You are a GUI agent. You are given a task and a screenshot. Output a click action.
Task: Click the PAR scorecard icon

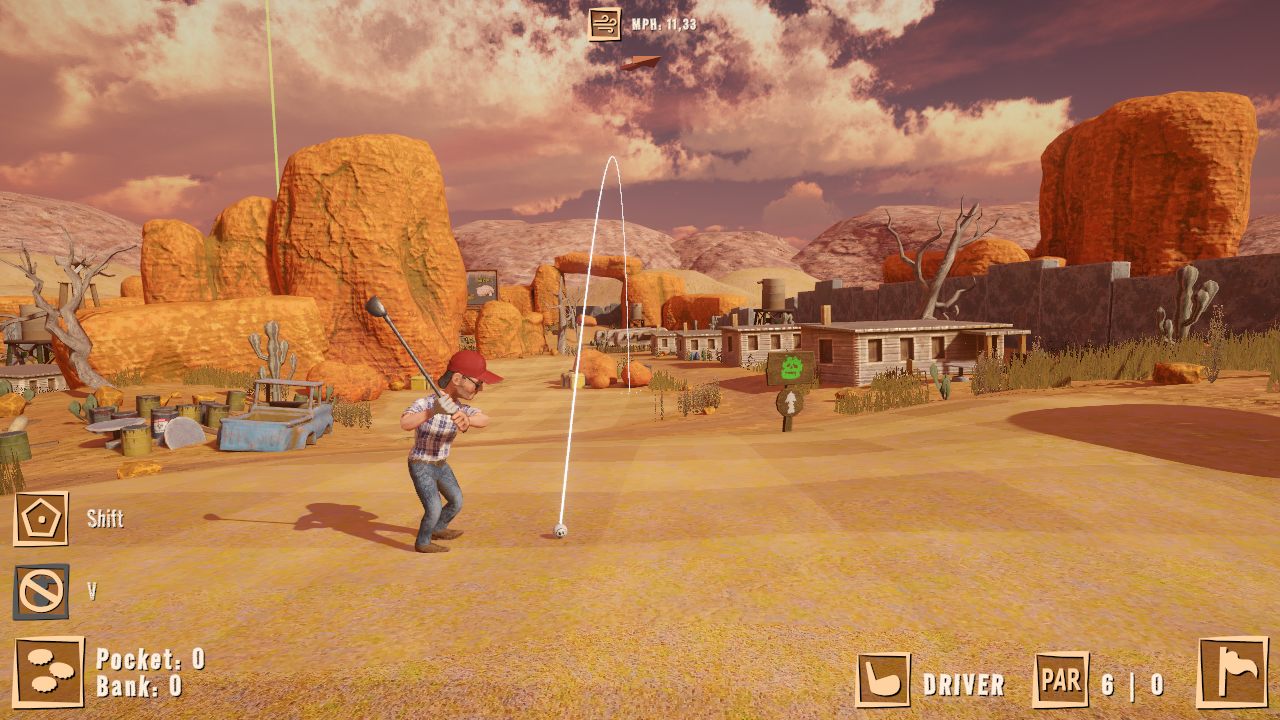1060,680
